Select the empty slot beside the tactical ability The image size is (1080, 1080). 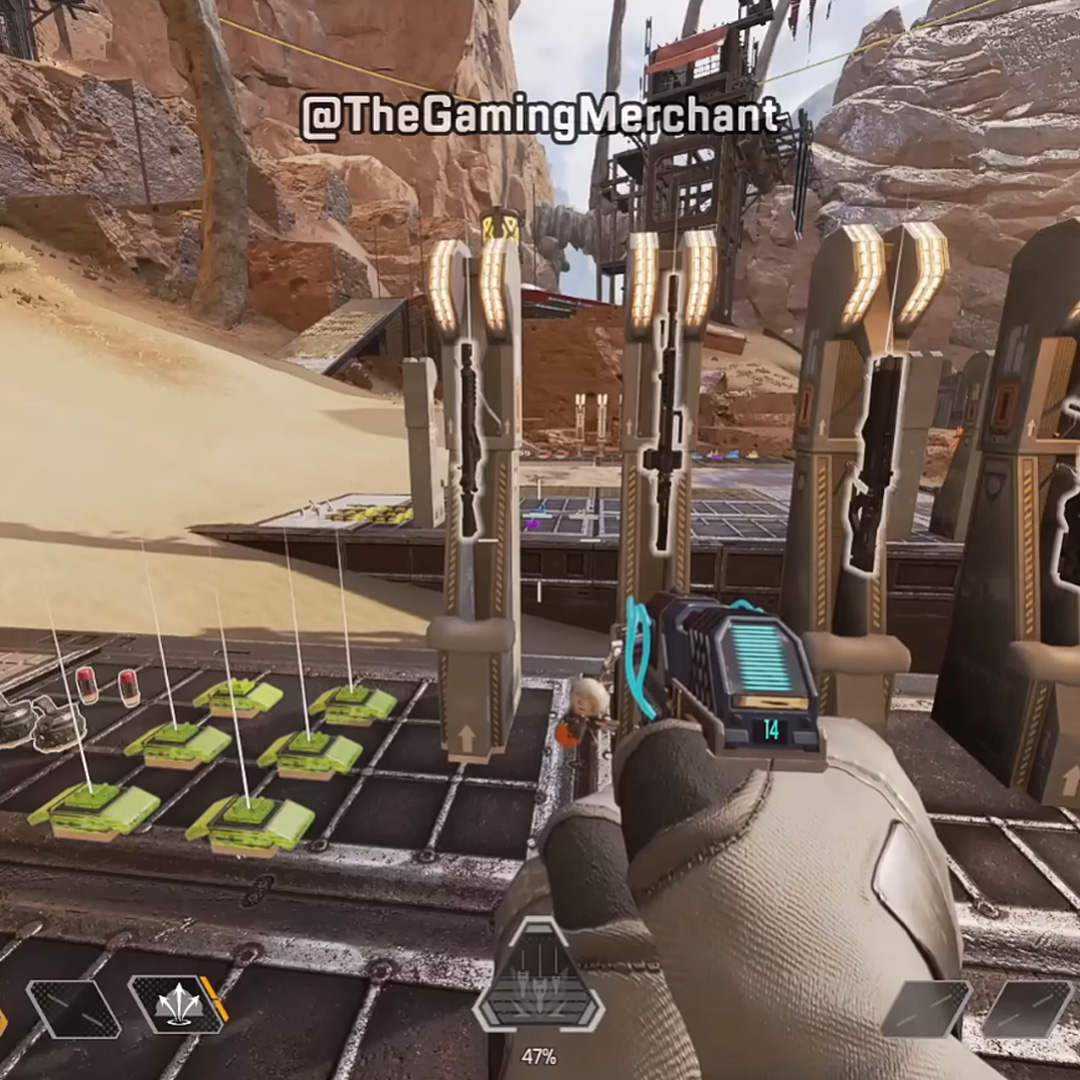73,1008
